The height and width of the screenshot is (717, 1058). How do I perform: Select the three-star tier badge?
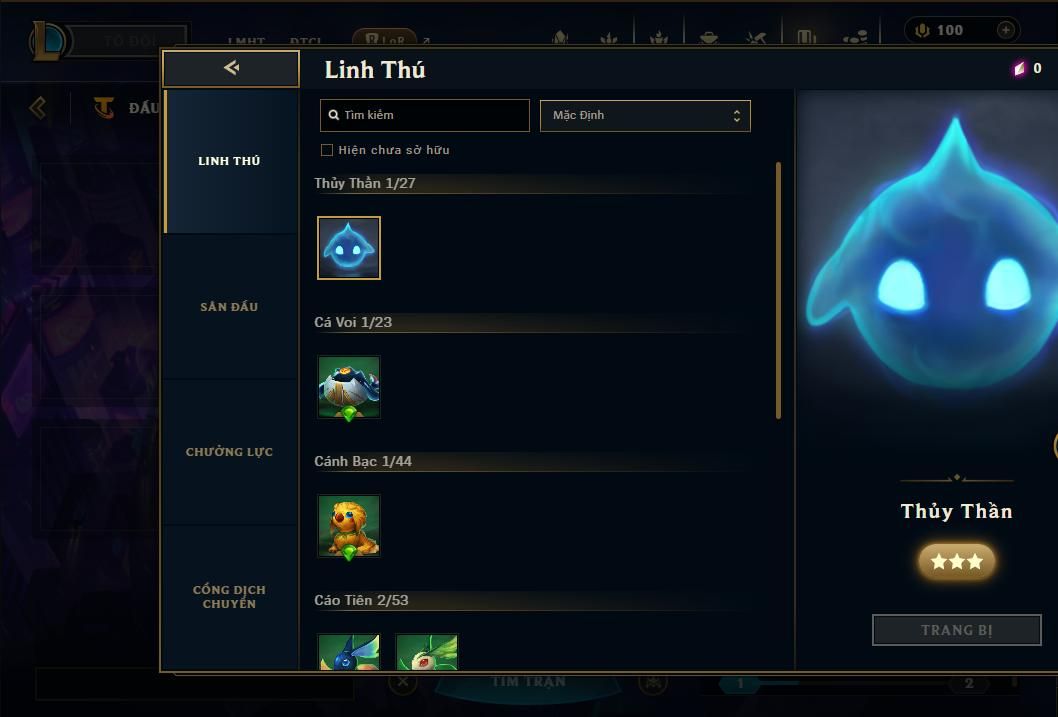click(x=956, y=562)
